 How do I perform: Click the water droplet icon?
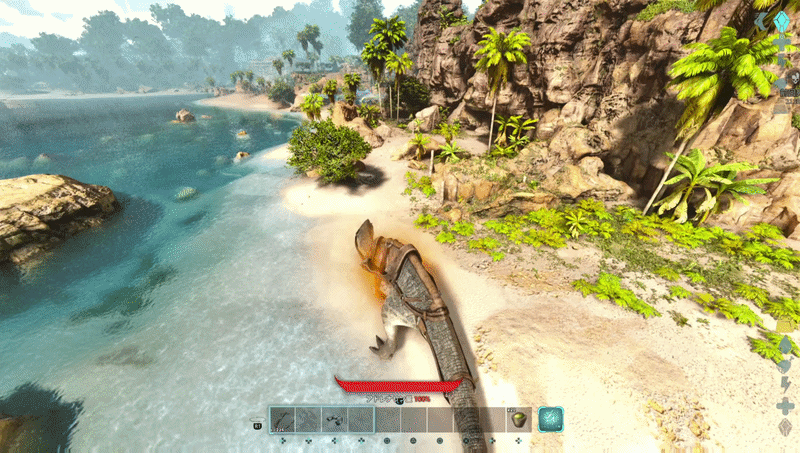tap(785, 345)
